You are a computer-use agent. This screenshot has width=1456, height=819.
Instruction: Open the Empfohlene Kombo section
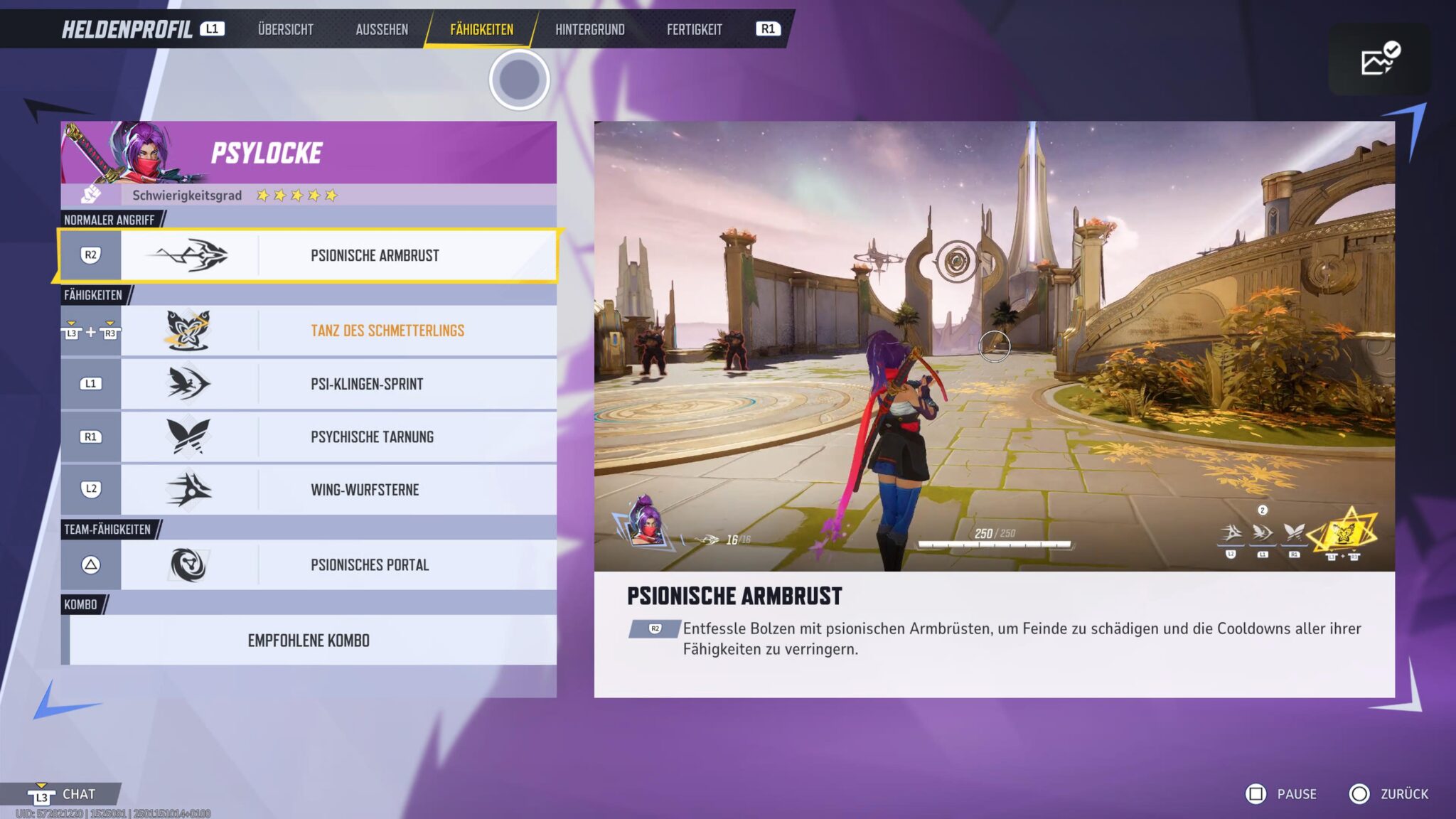309,640
